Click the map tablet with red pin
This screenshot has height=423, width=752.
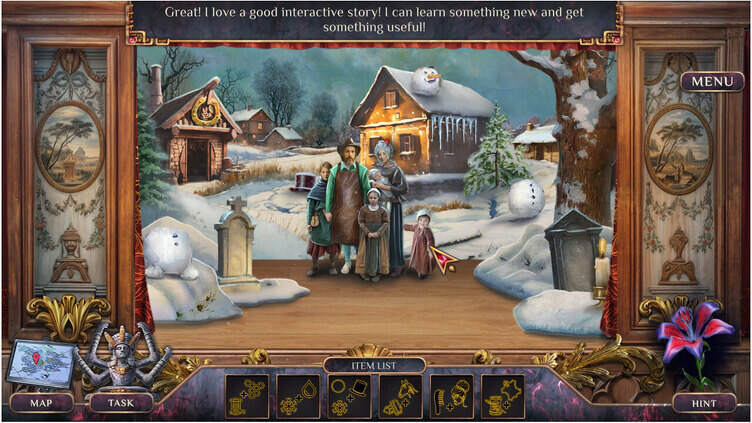[x=40, y=364]
